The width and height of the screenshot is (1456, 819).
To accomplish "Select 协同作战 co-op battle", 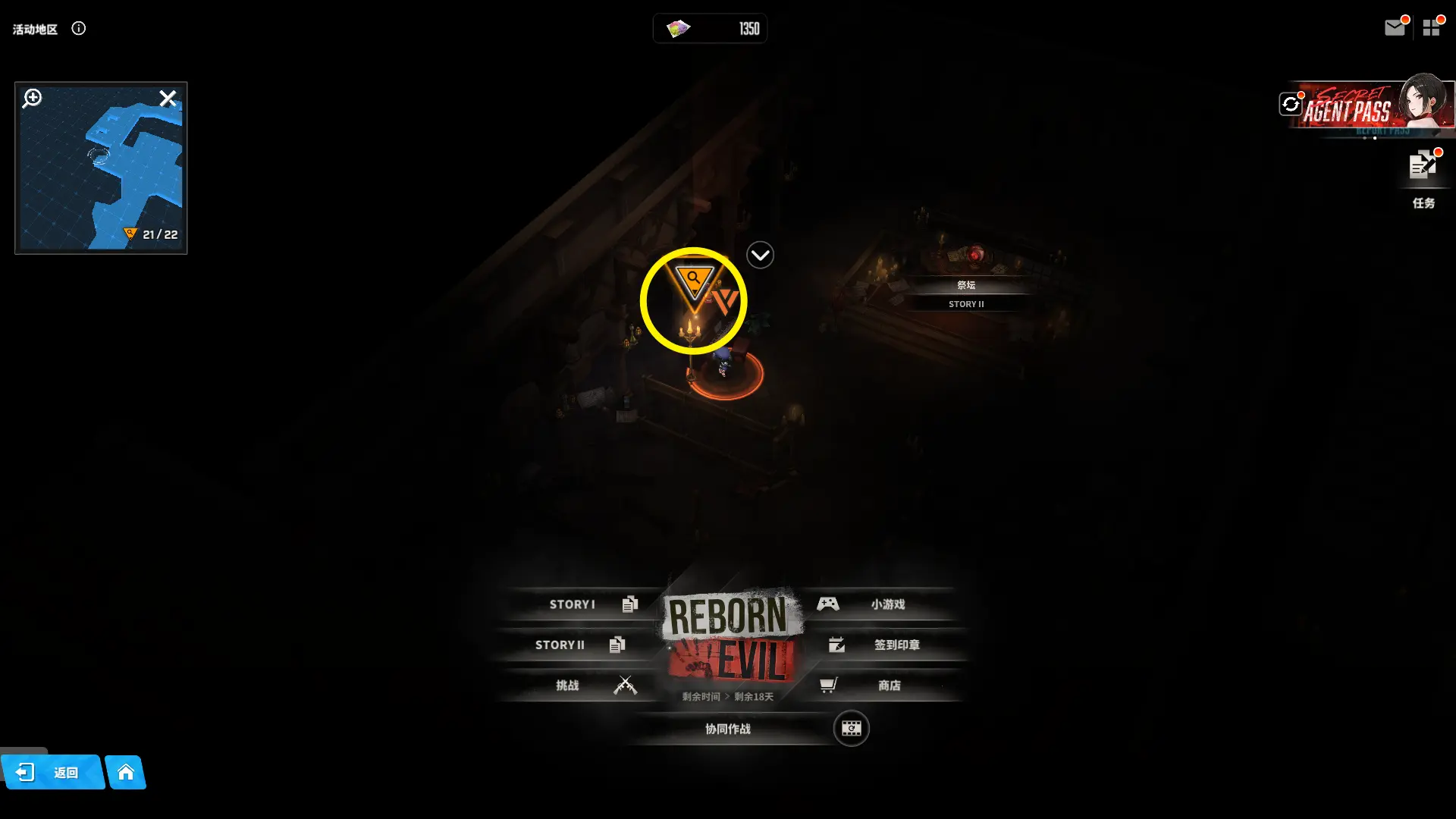I will 728,729.
